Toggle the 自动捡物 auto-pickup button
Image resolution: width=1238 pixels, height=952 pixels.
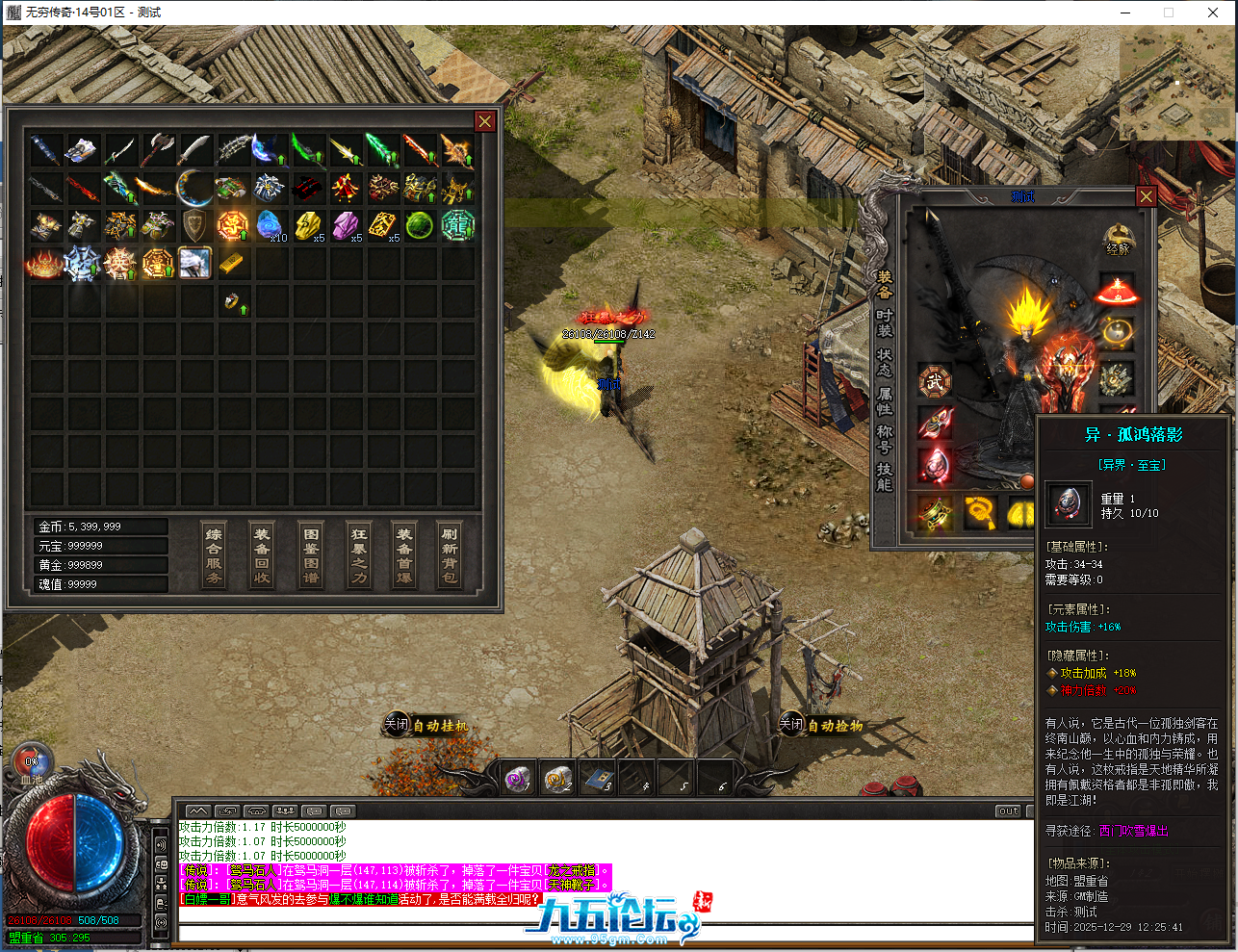pos(821,725)
